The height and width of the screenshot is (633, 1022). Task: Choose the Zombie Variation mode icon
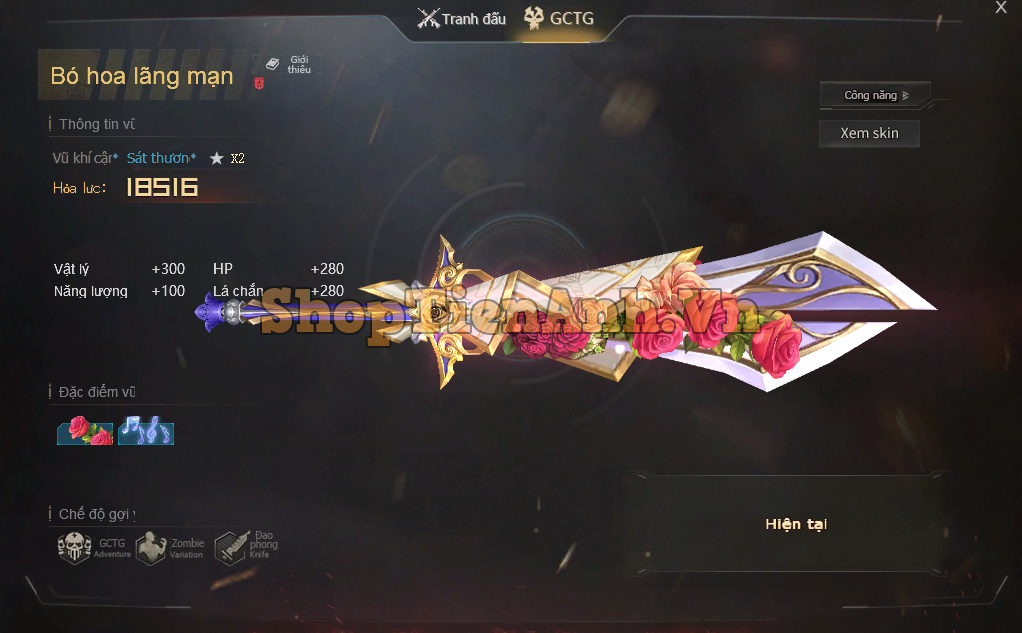152,548
